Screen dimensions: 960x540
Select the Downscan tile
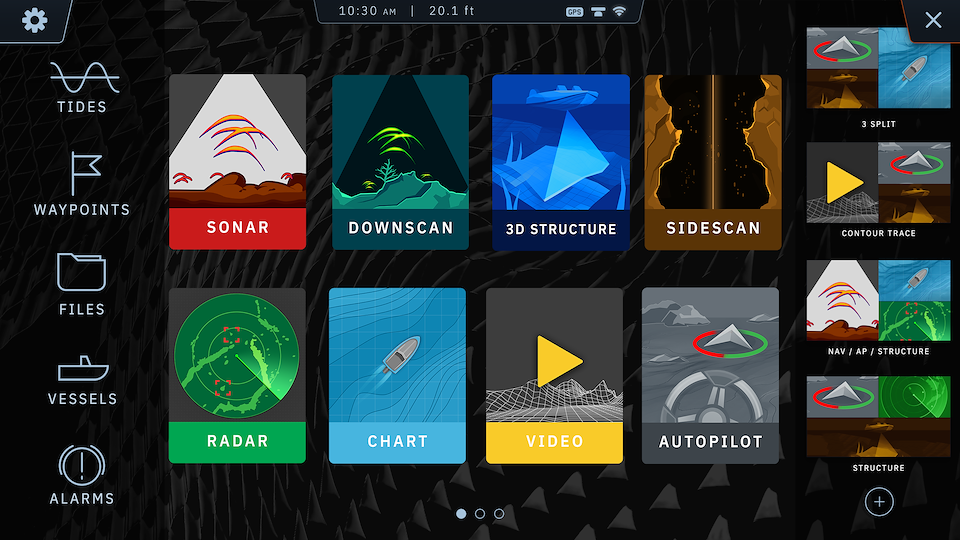coord(400,162)
